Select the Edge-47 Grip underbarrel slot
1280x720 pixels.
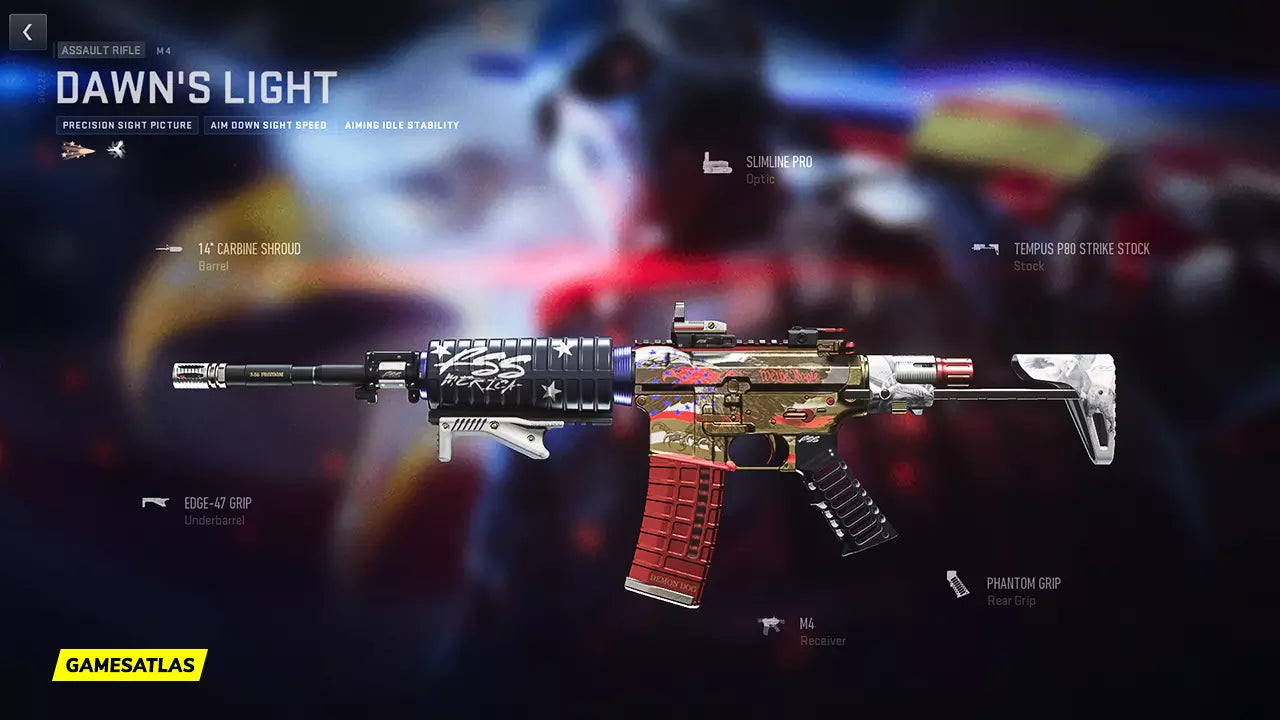pyautogui.click(x=217, y=503)
